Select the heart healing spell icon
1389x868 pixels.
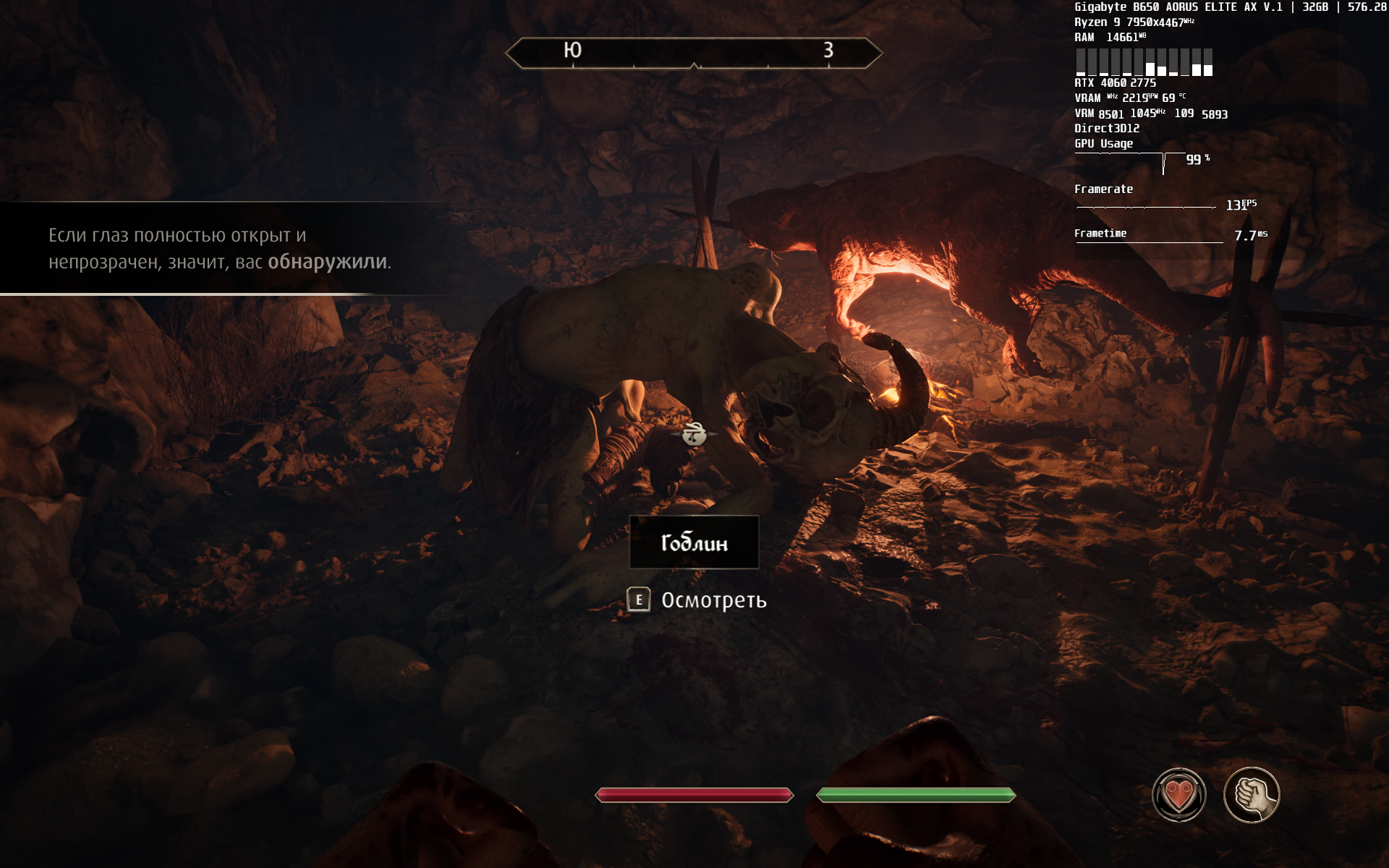[1178, 795]
